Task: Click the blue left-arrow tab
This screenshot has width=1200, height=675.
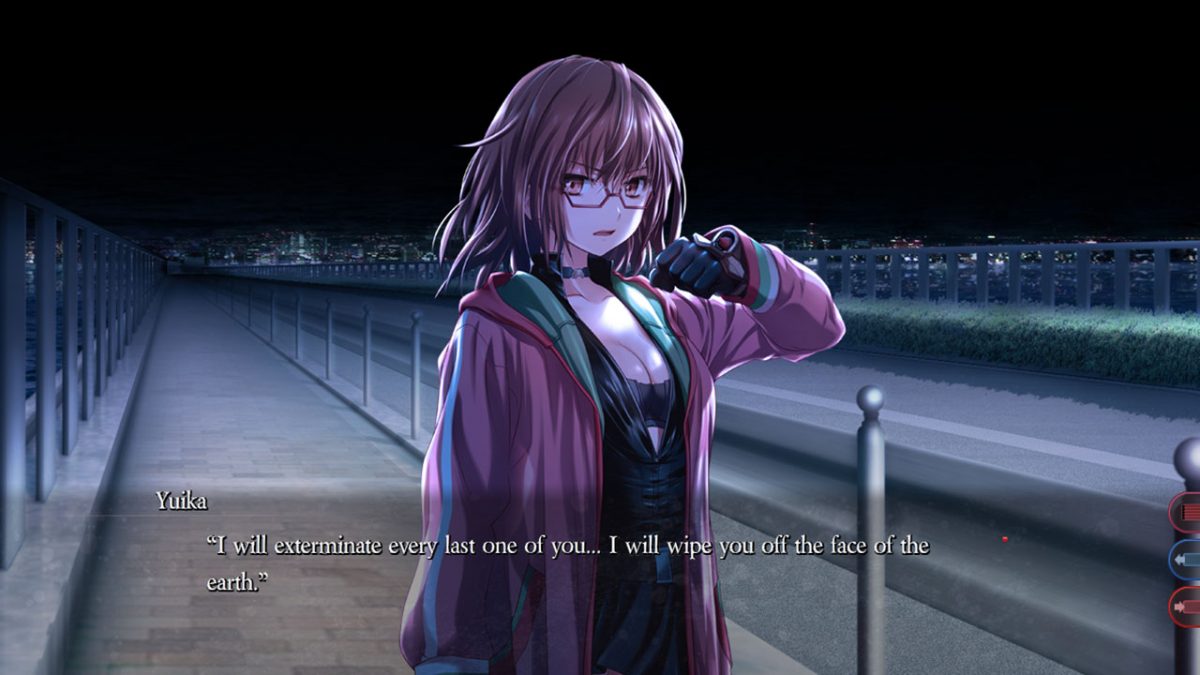Action: click(x=1187, y=560)
